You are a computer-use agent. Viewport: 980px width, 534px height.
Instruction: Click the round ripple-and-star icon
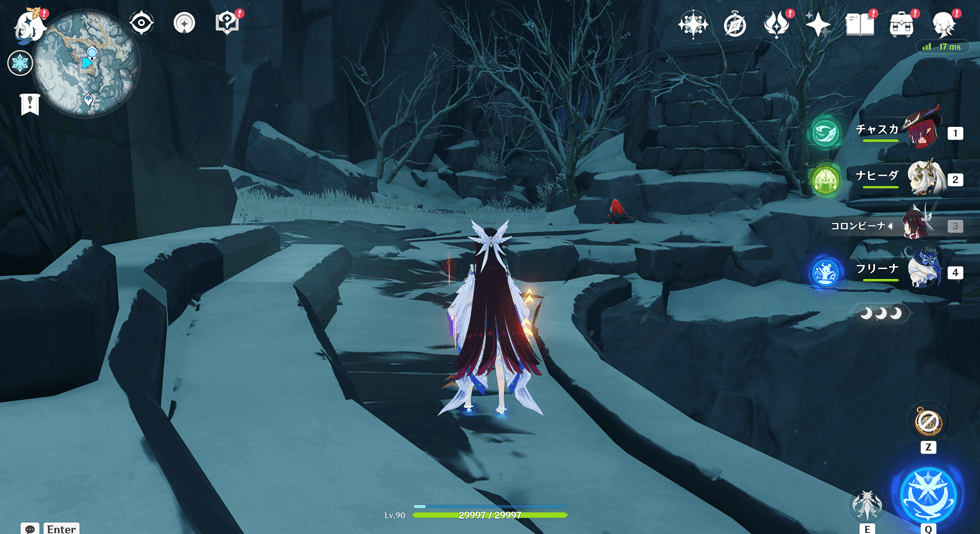point(184,23)
